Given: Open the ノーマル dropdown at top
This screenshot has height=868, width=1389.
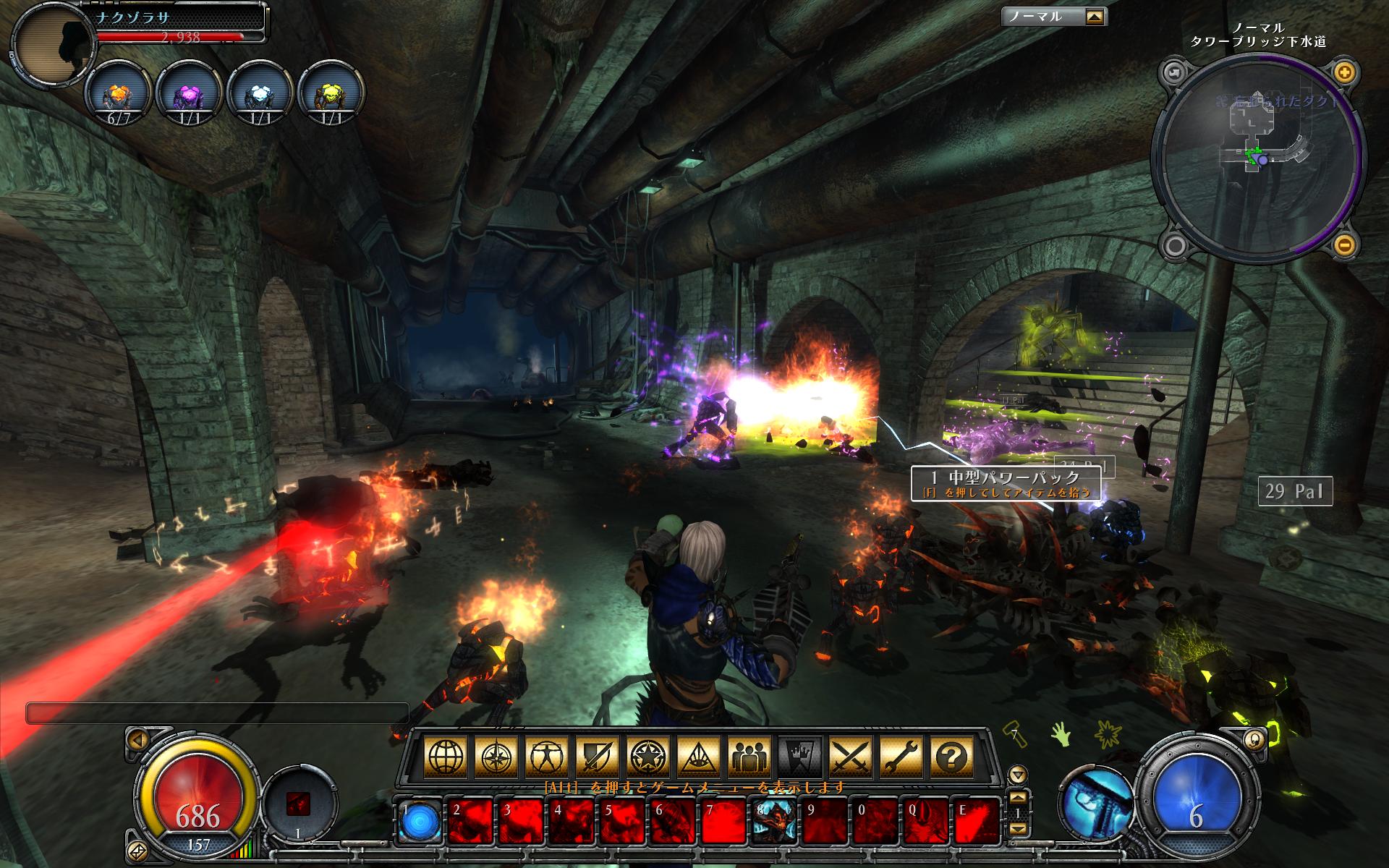Looking at the screenshot, I should [x=1095, y=17].
